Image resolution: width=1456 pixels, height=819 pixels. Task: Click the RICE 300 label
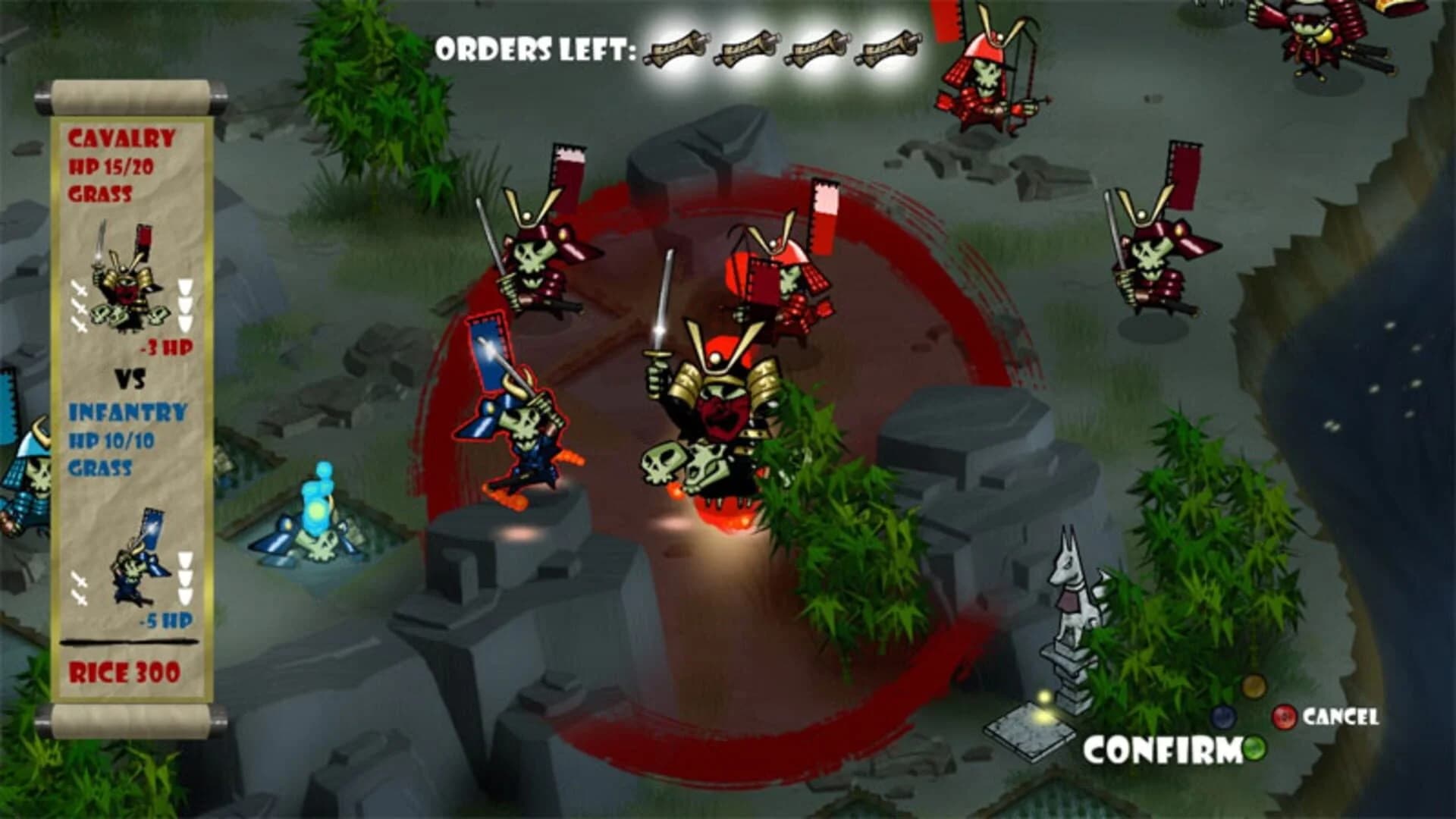click(x=124, y=673)
